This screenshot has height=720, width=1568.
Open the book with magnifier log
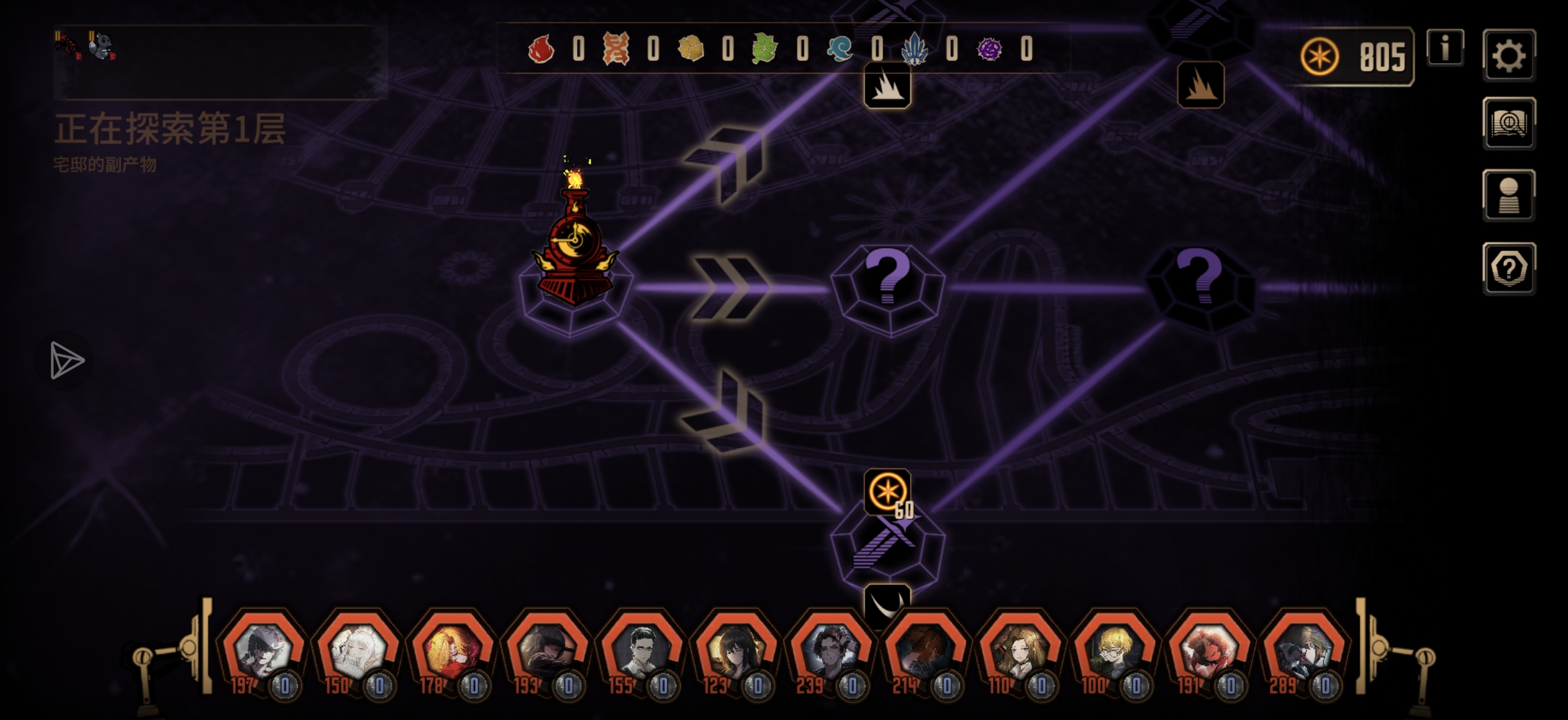tap(1508, 124)
